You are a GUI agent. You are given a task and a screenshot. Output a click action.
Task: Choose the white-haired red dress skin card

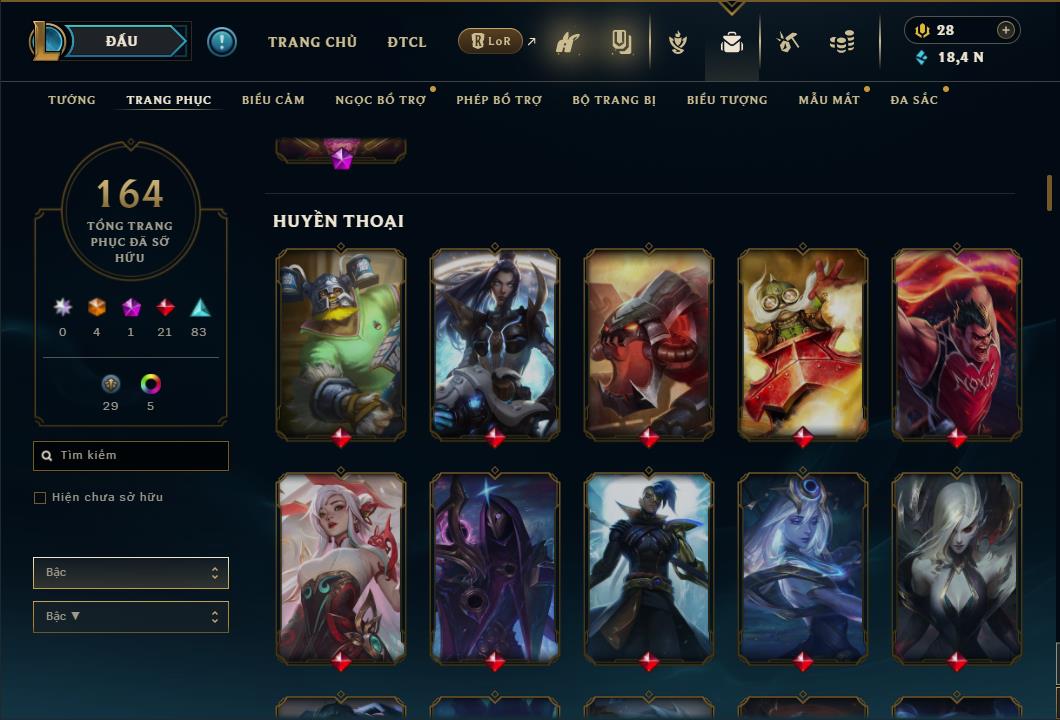click(341, 568)
